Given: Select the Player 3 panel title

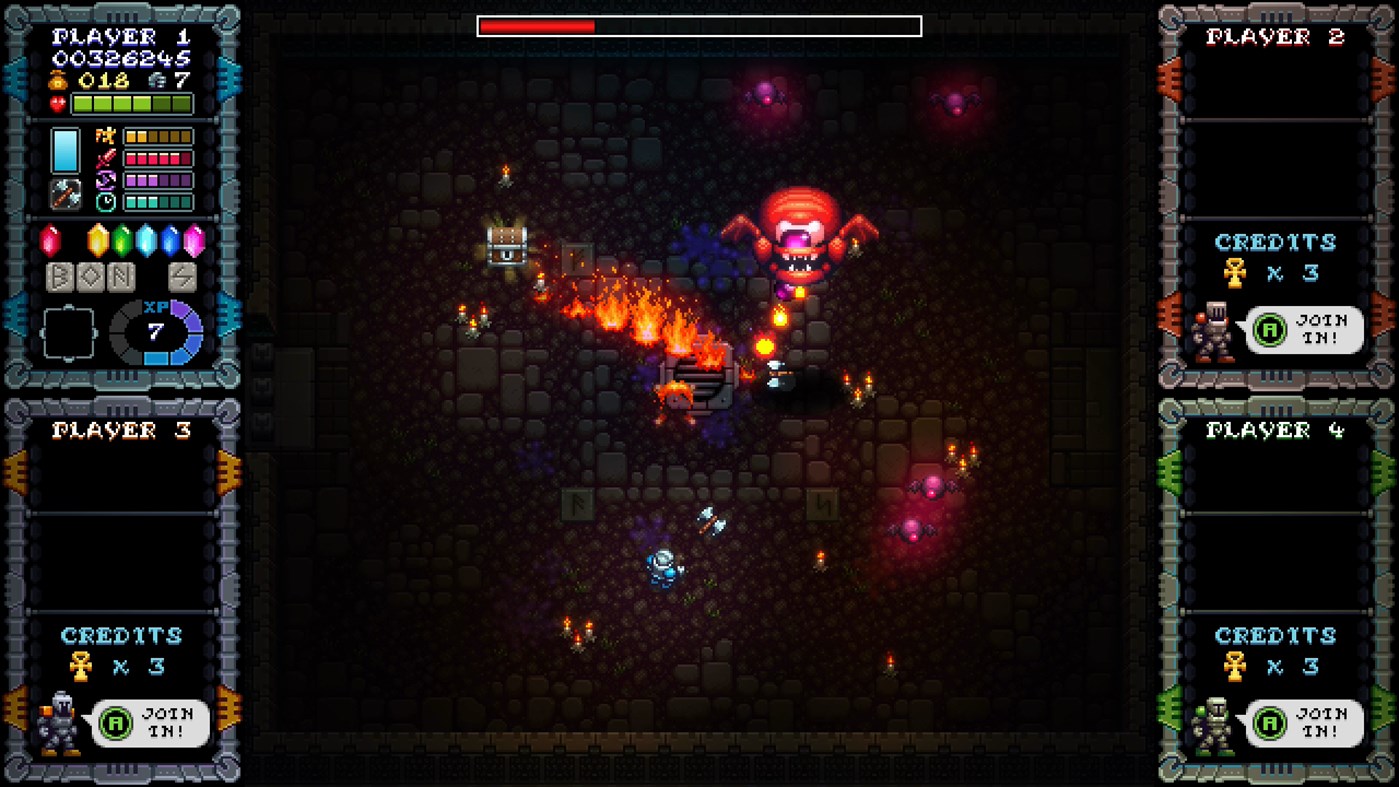Looking at the screenshot, I should pyautogui.click(x=120, y=430).
